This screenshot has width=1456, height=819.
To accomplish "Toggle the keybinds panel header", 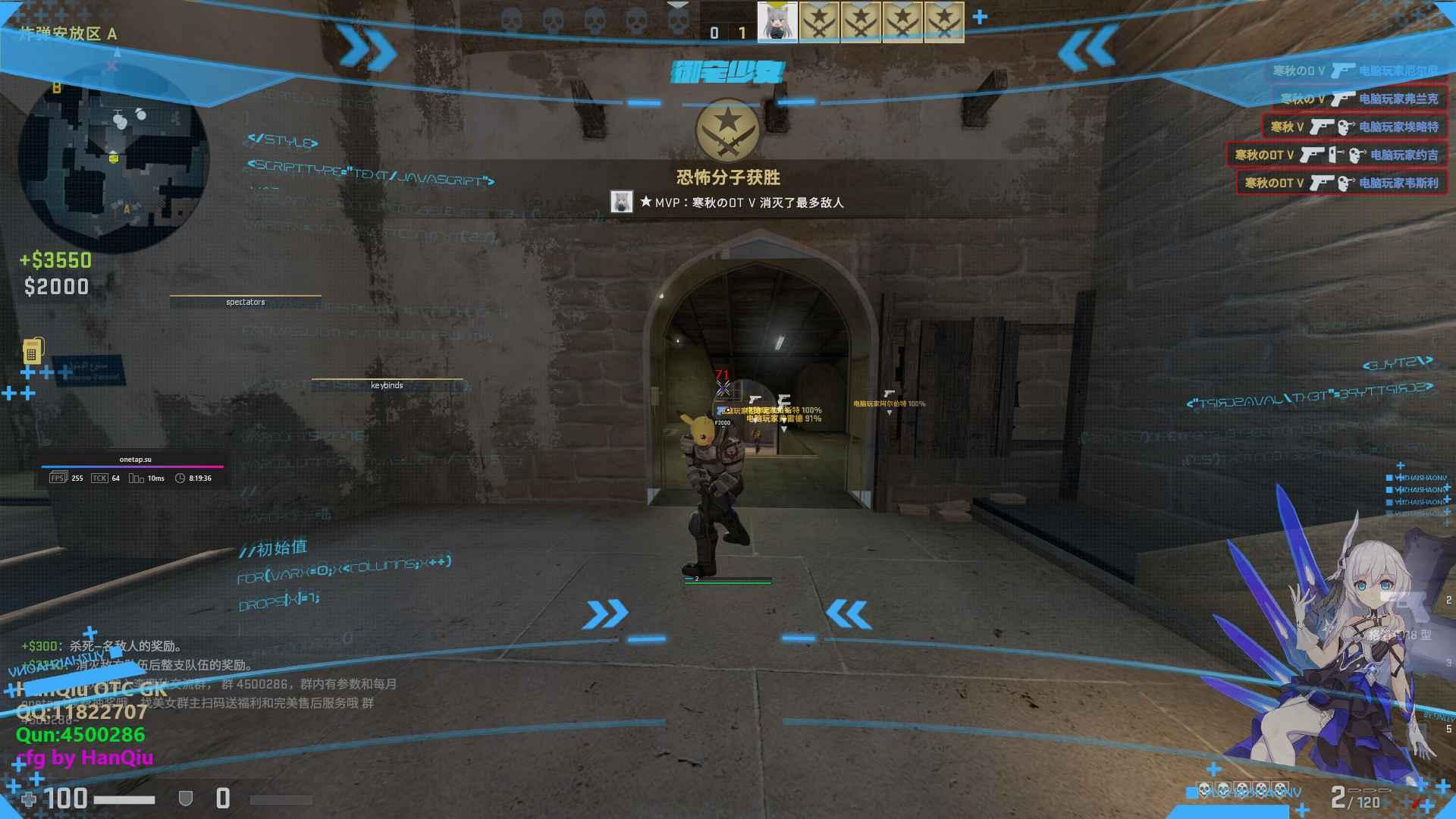I will coord(388,385).
